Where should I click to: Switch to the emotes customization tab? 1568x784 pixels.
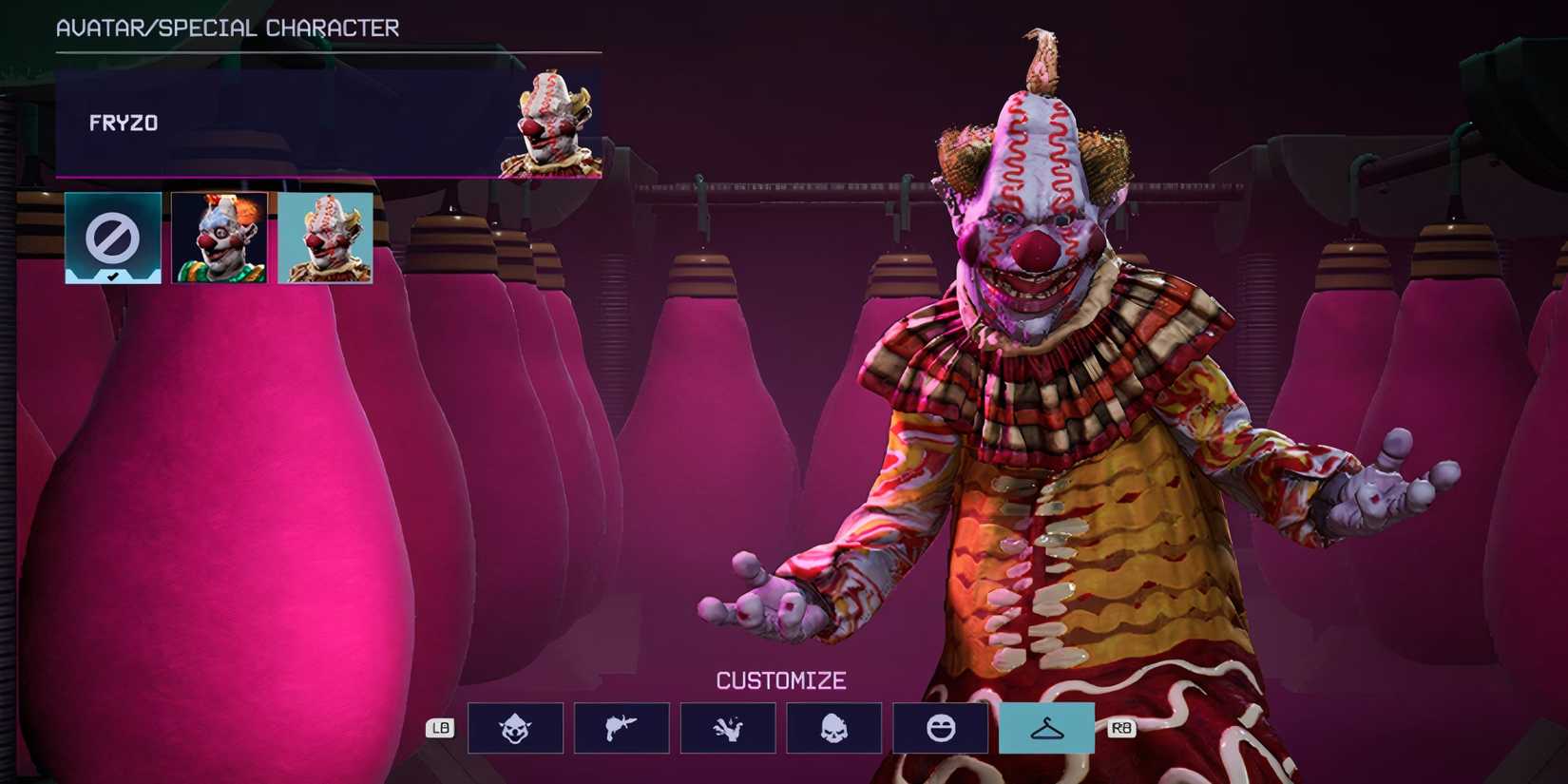click(x=941, y=727)
